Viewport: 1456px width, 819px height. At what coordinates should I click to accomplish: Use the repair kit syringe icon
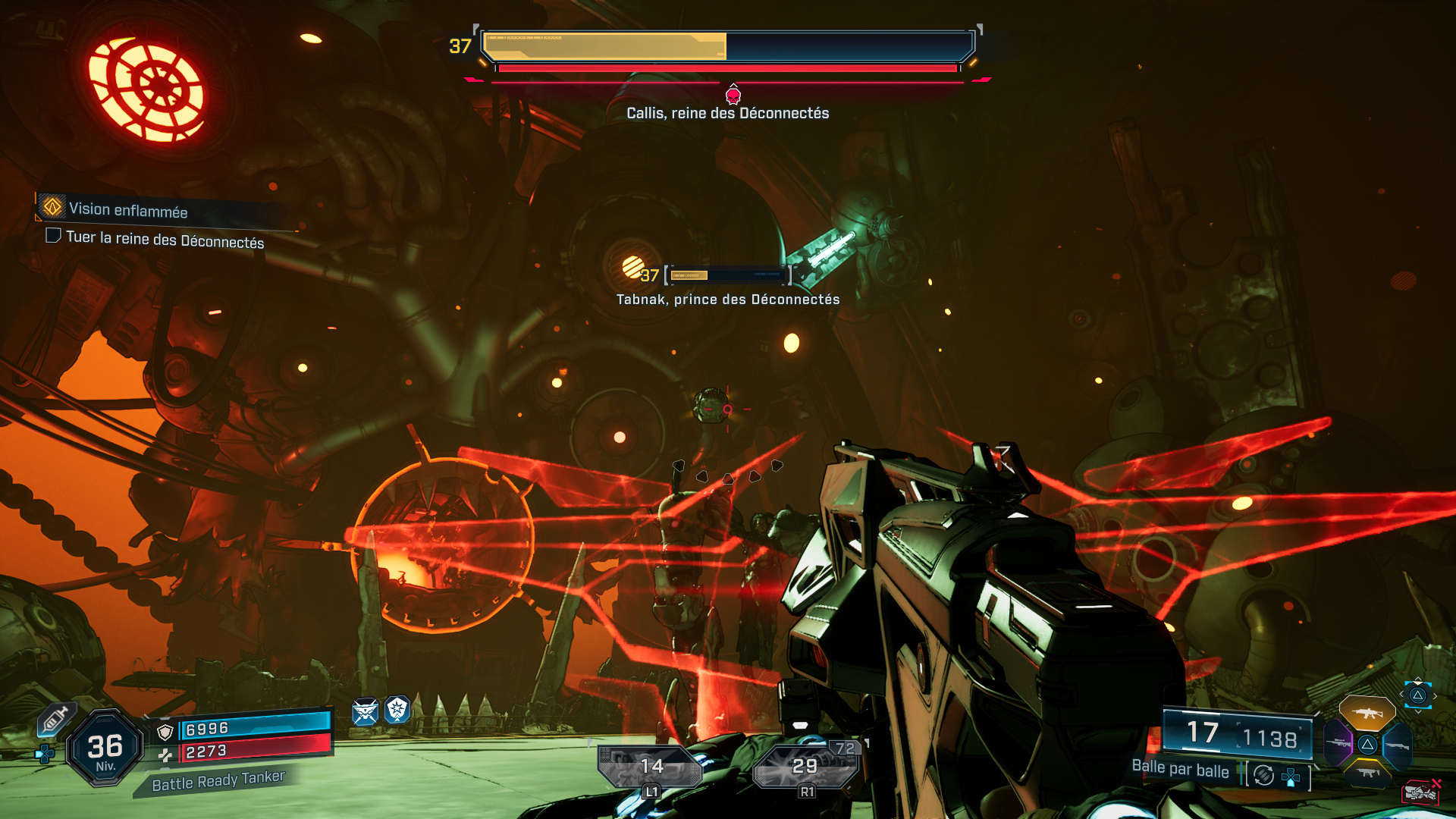[55, 719]
